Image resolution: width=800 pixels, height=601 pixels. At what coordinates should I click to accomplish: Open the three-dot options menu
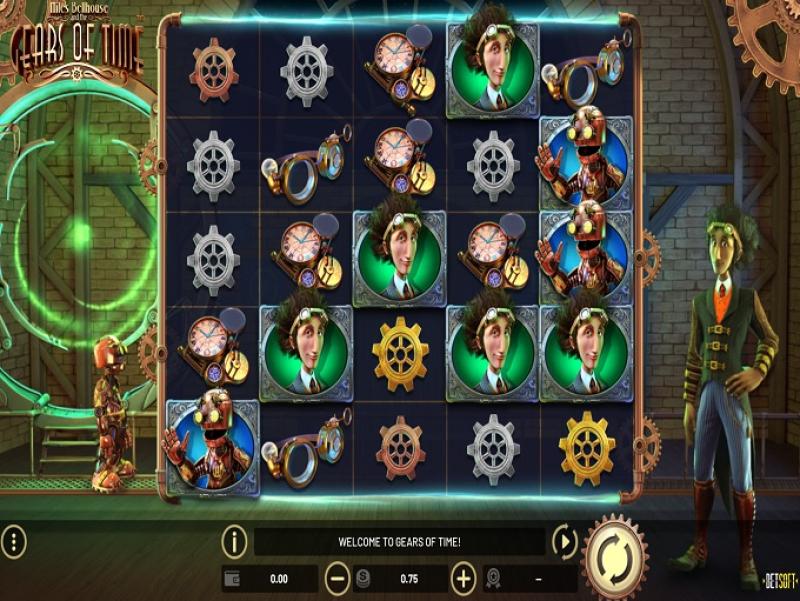14,543
